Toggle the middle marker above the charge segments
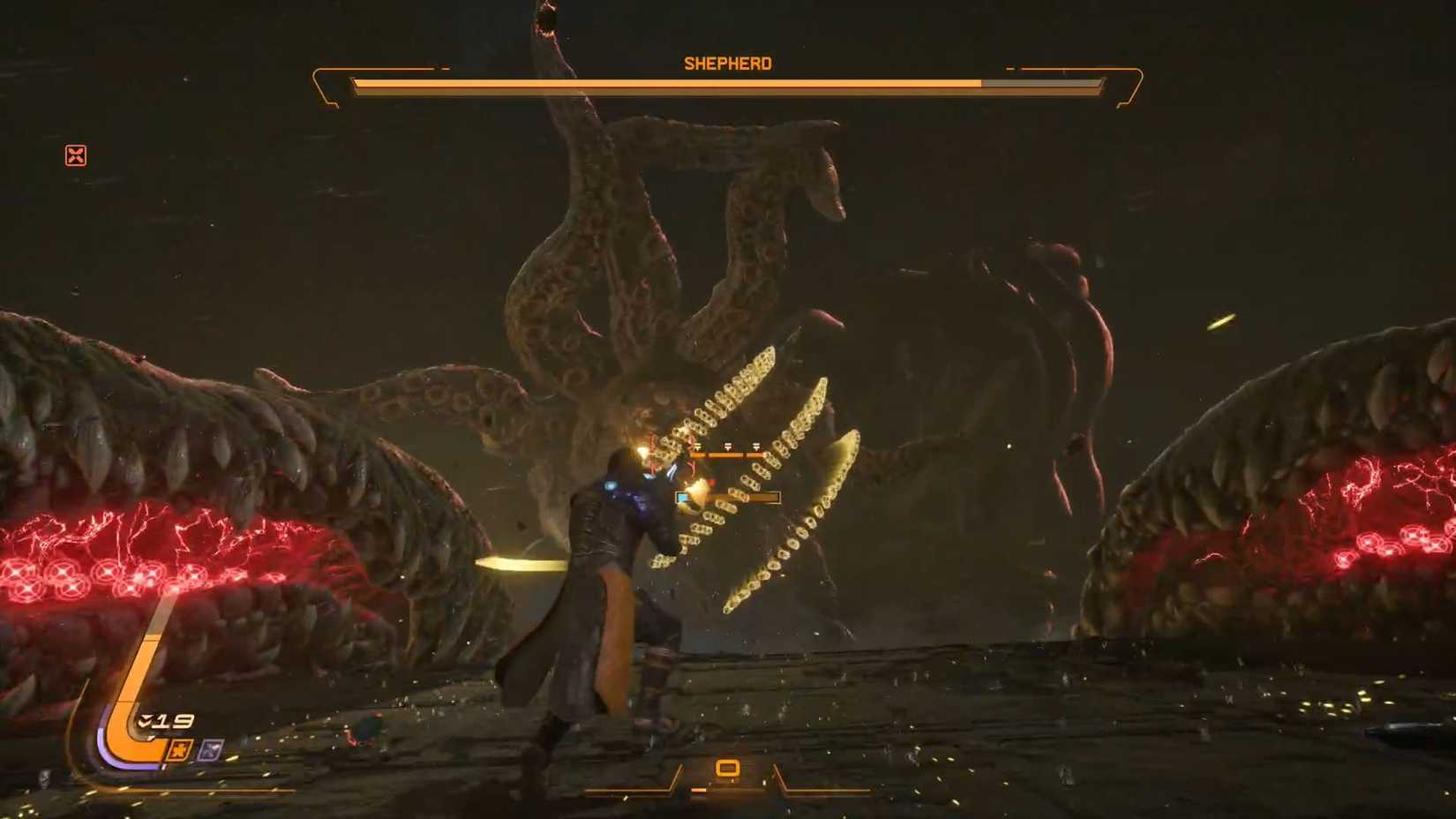The width and height of the screenshot is (1456, 819). pyautogui.click(x=728, y=447)
